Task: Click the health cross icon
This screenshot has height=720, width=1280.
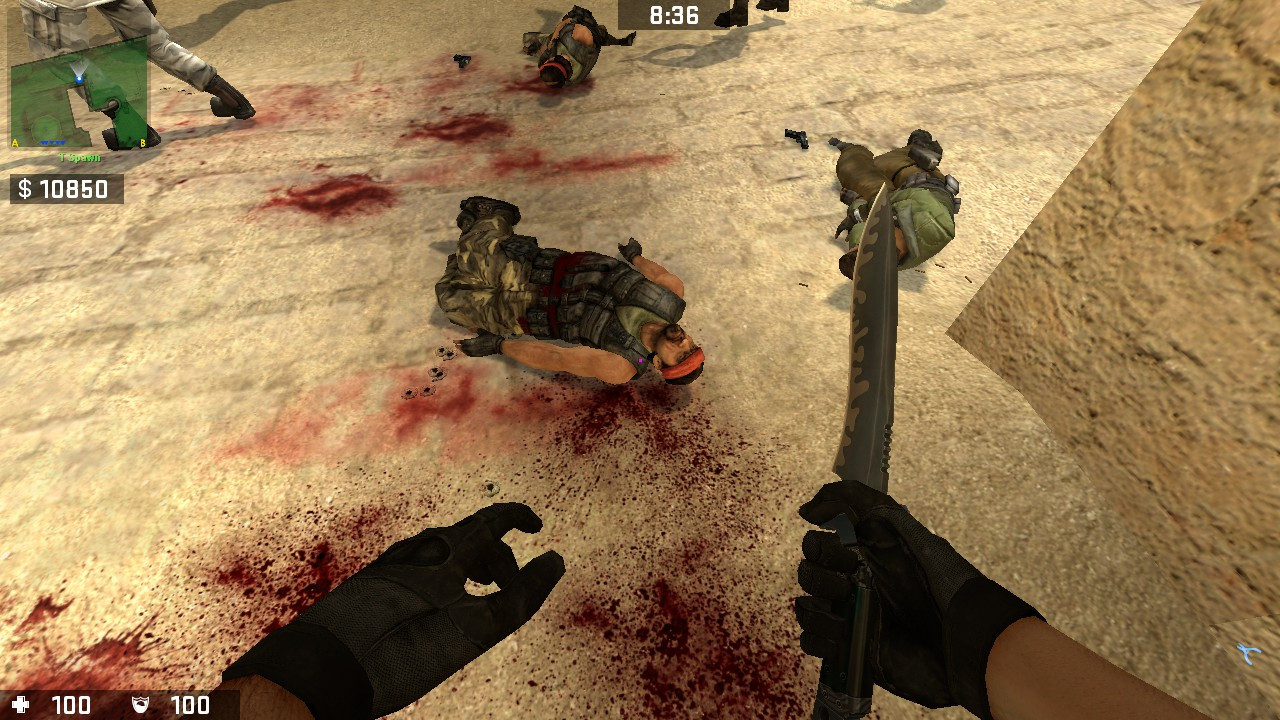Action: pyautogui.click(x=21, y=703)
